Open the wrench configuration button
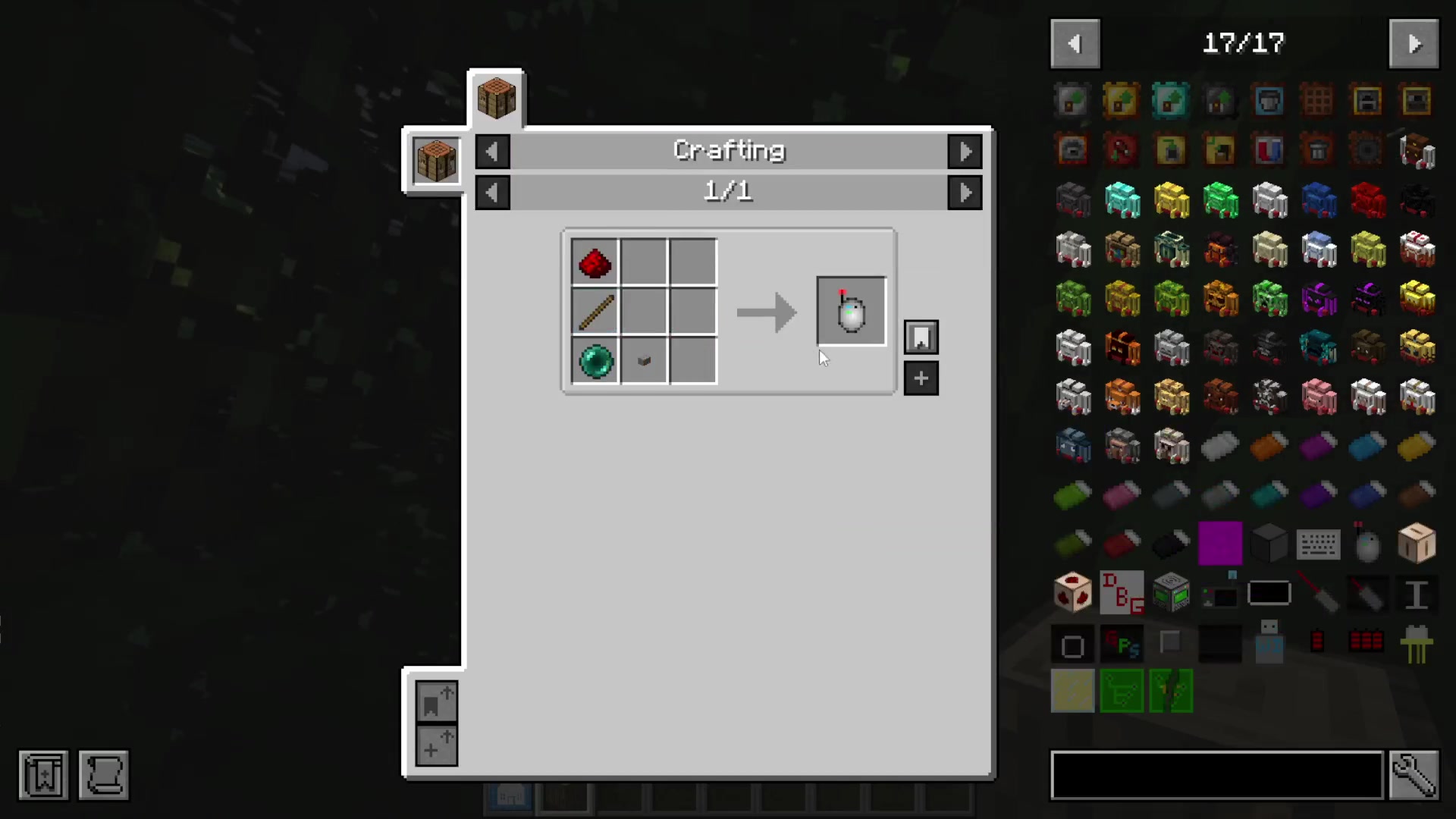The image size is (1456, 819). (1414, 775)
